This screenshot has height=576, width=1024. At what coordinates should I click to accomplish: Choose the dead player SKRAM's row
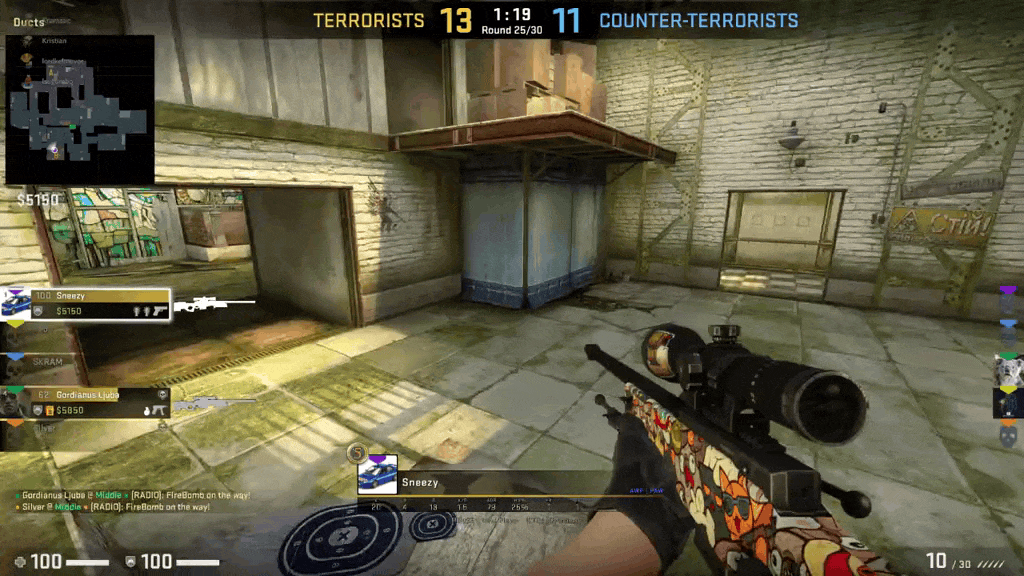(48, 359)
